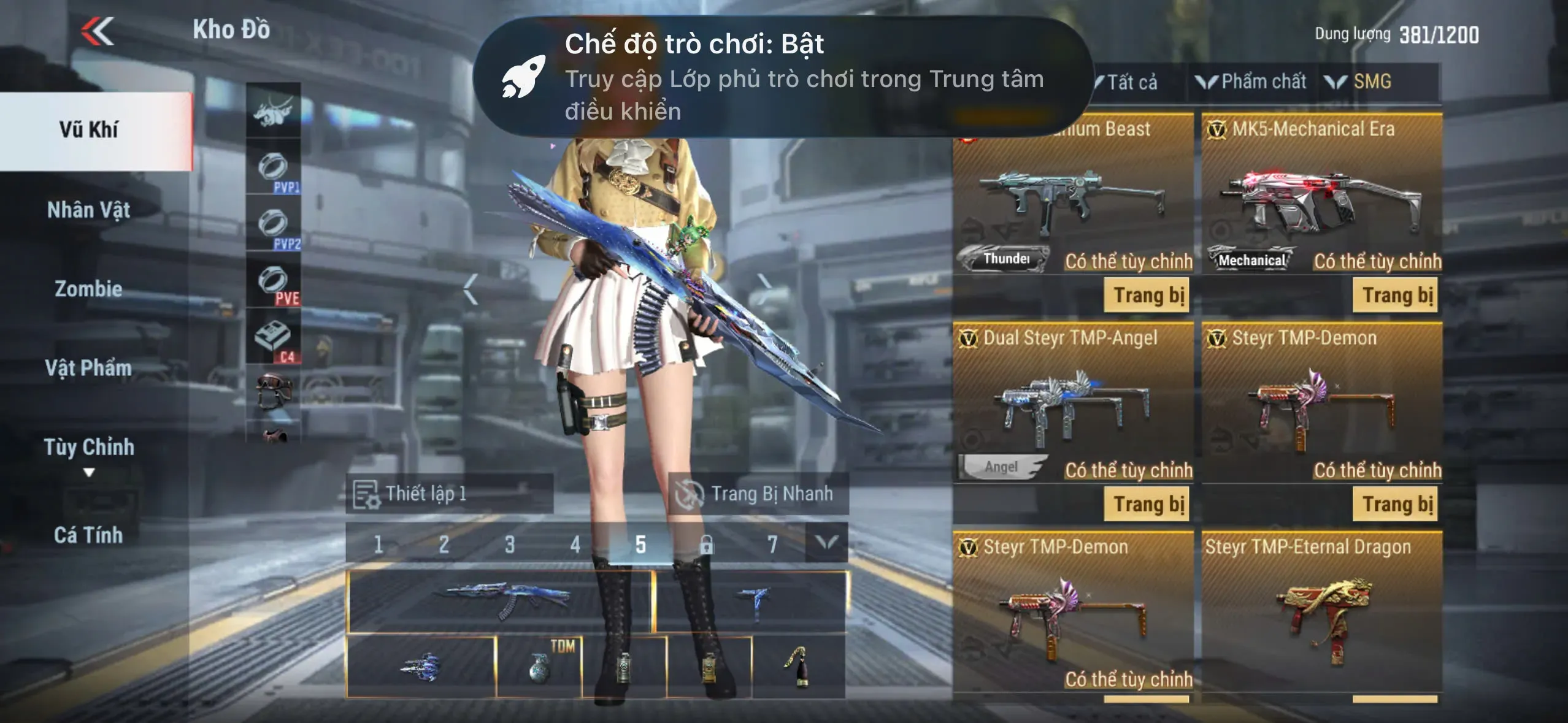Select the PVP1 bag slot

[x=274, y=167]
